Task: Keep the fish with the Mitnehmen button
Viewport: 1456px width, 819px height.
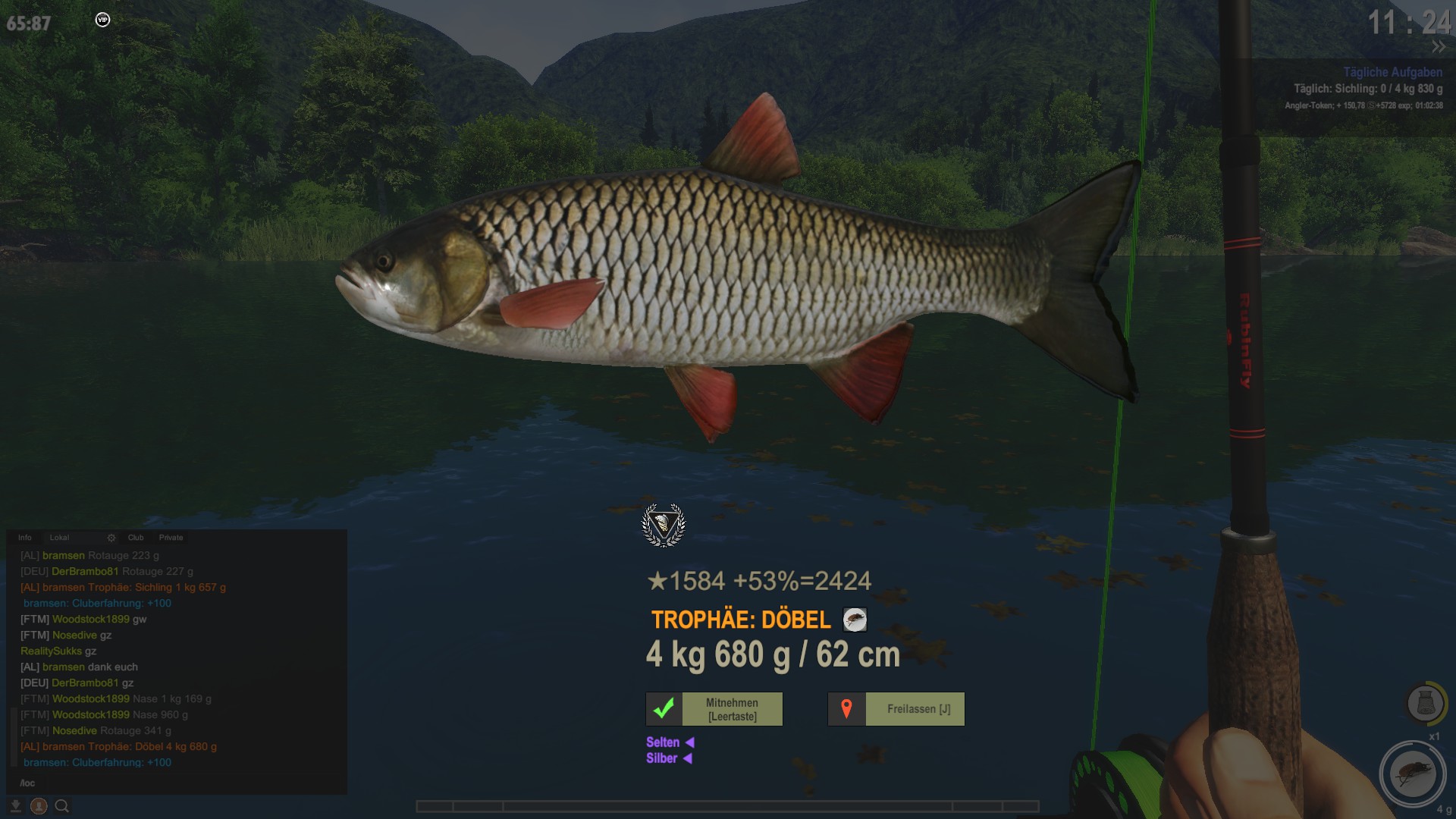Action: click(714, 709)
